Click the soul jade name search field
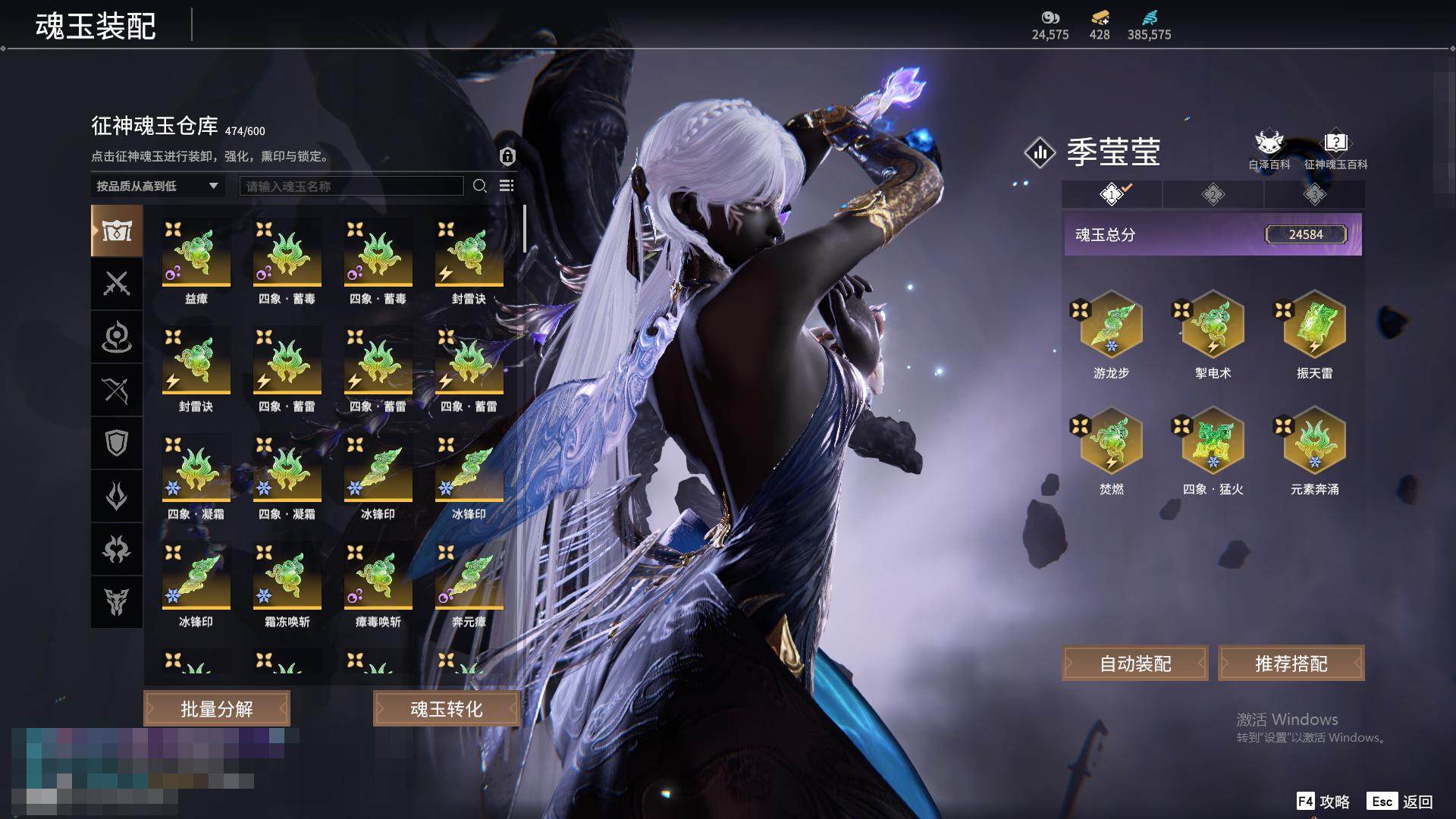 point(351,186)
